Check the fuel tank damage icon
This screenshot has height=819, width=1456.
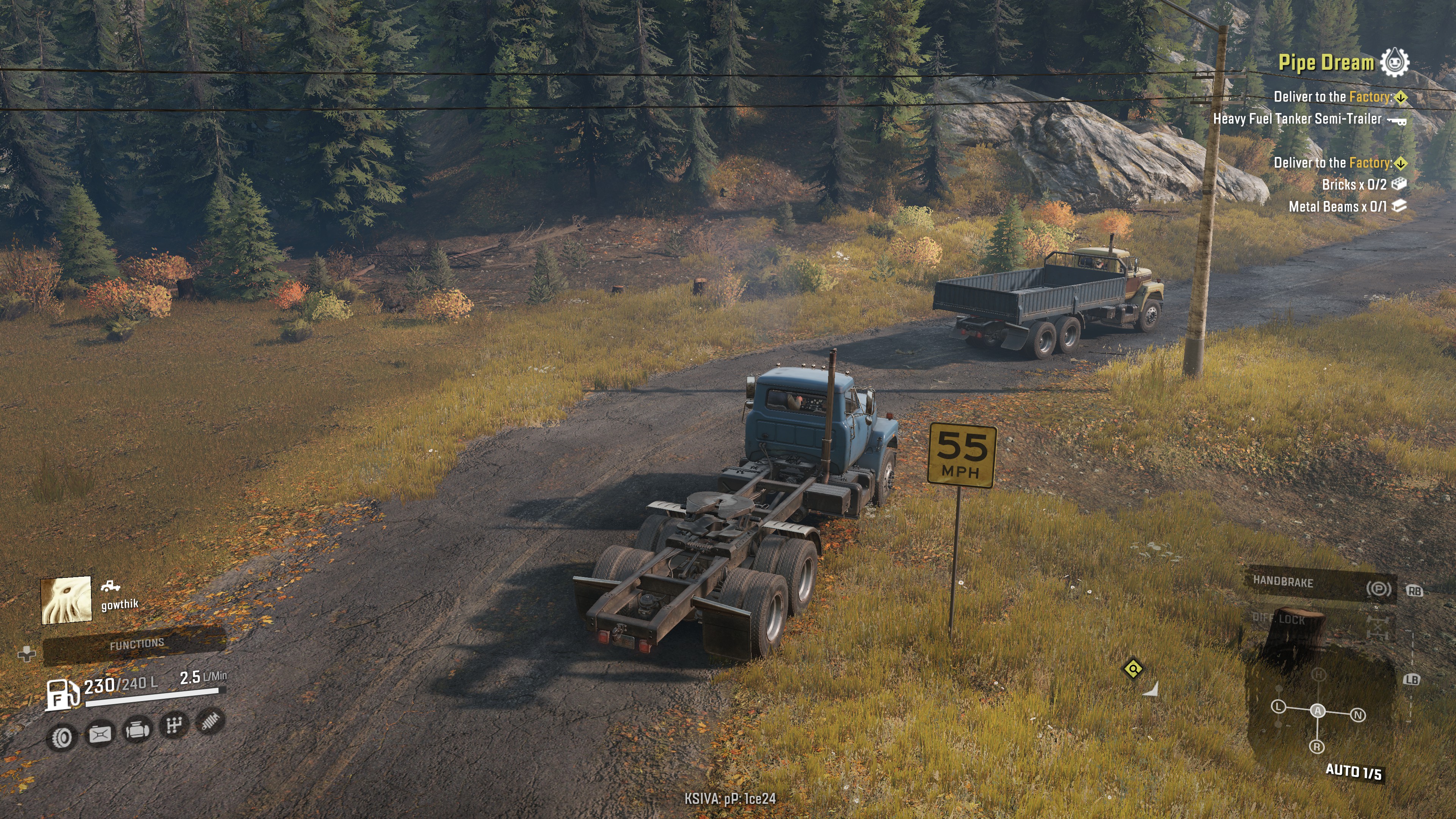pyautogui.click(x=99, y=734)
